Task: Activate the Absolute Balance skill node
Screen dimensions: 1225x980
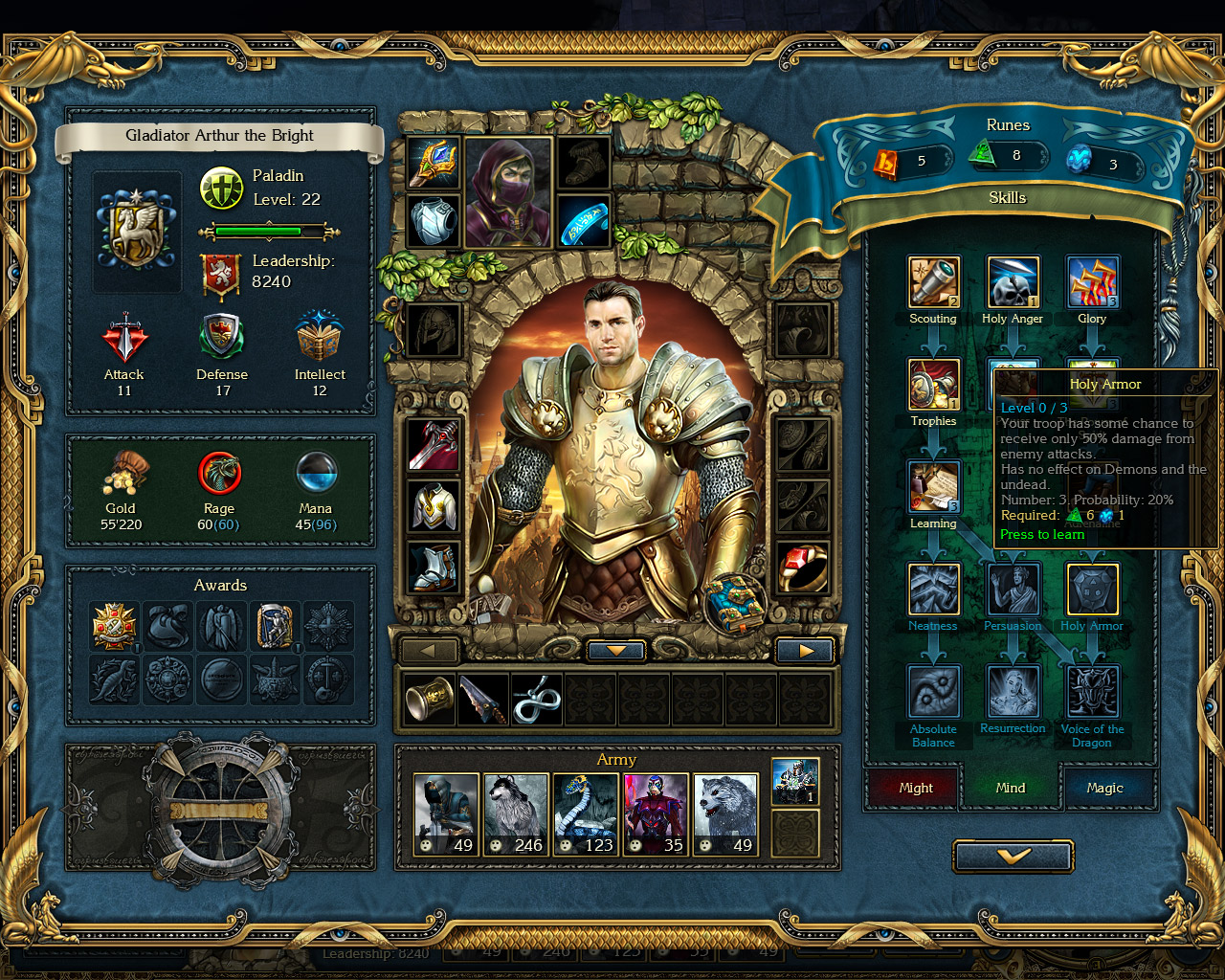Action: 933,690
